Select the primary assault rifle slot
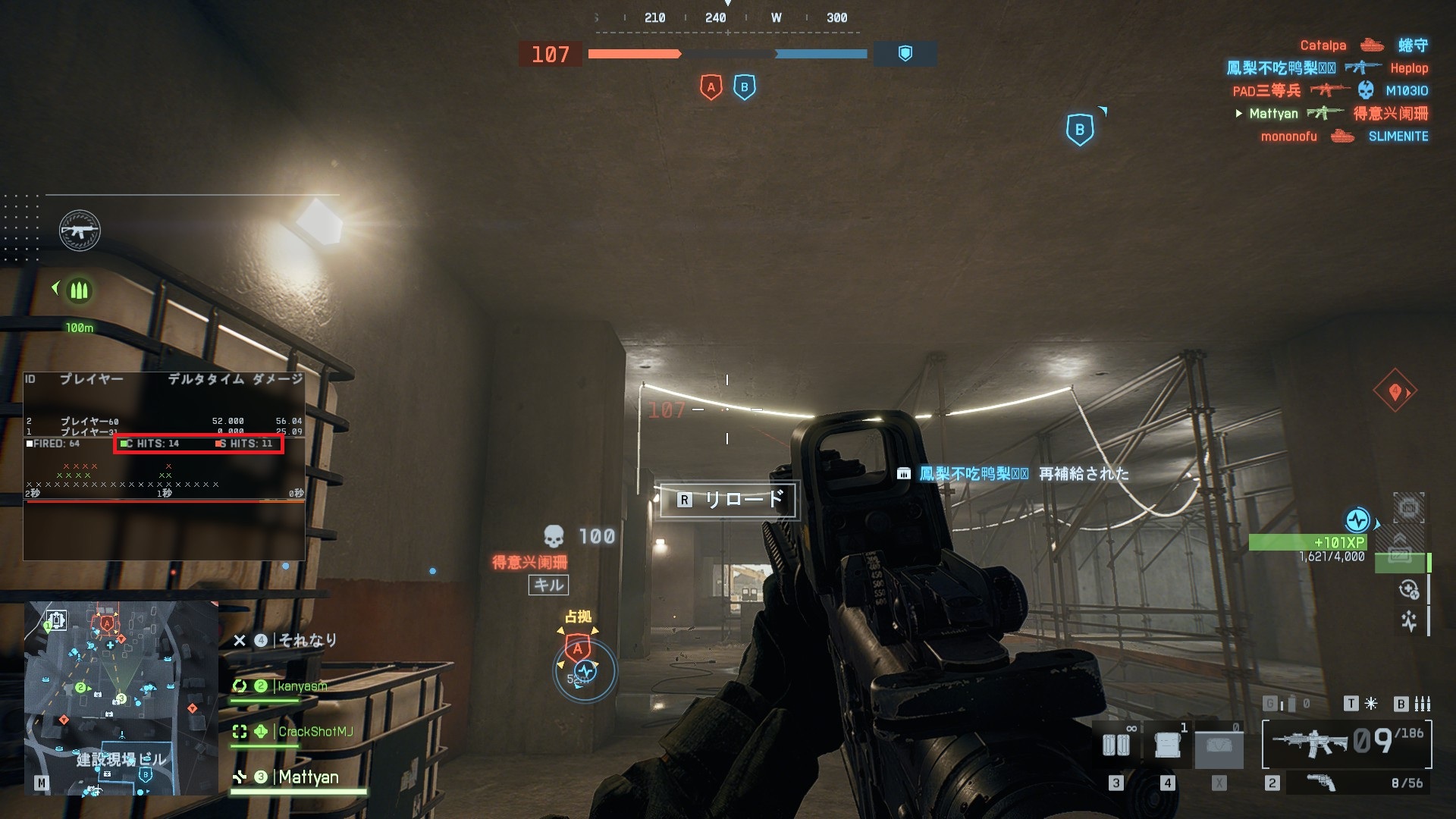This screenshot has height=819, width=1456. [x=1312, y=743]
